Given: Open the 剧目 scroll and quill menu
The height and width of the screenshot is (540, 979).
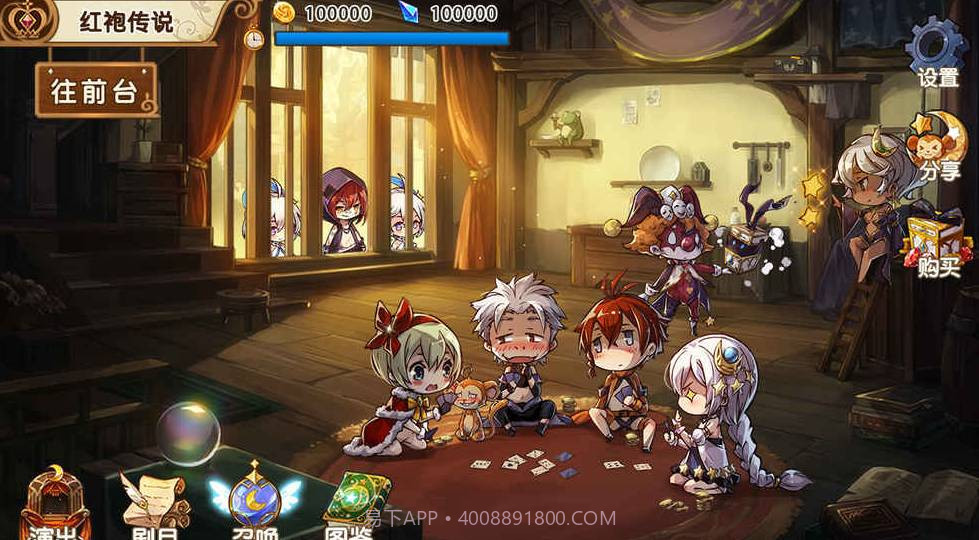Looking at the screenshot, I should tap(153, 506).
